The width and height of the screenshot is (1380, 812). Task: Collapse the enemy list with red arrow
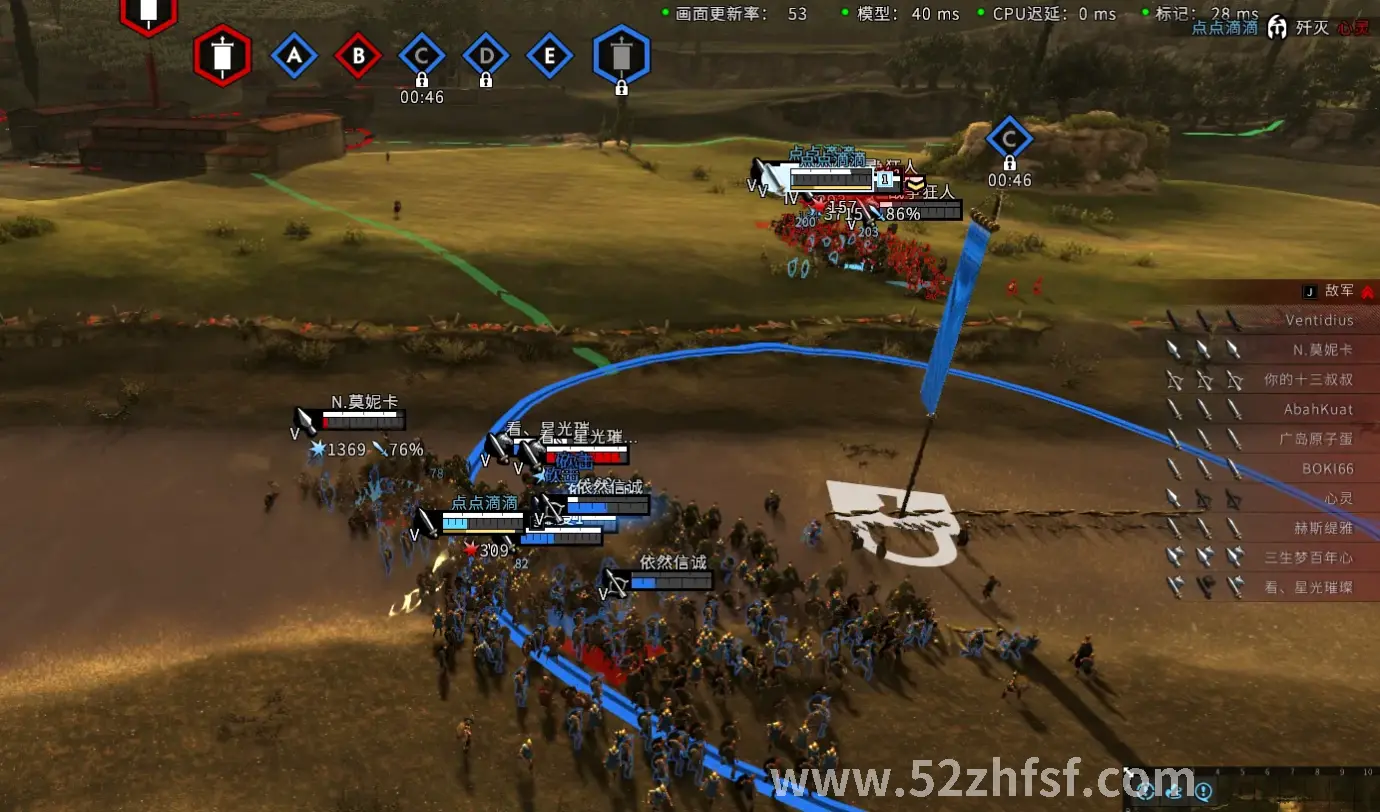(x=1367, y=291)
